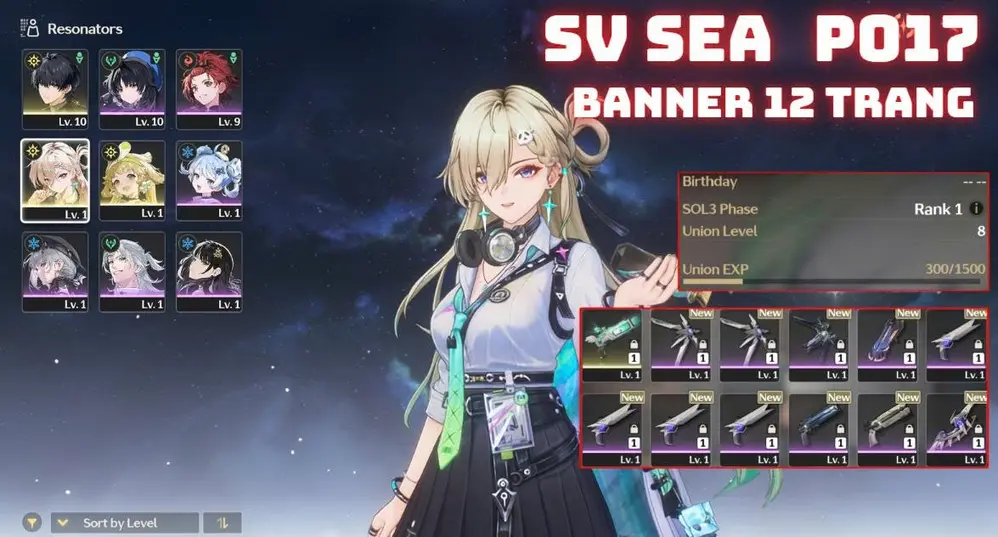Open the Resonators menu header icon
This screenshot has width=998, height=537.
click(x=29, y=29)
